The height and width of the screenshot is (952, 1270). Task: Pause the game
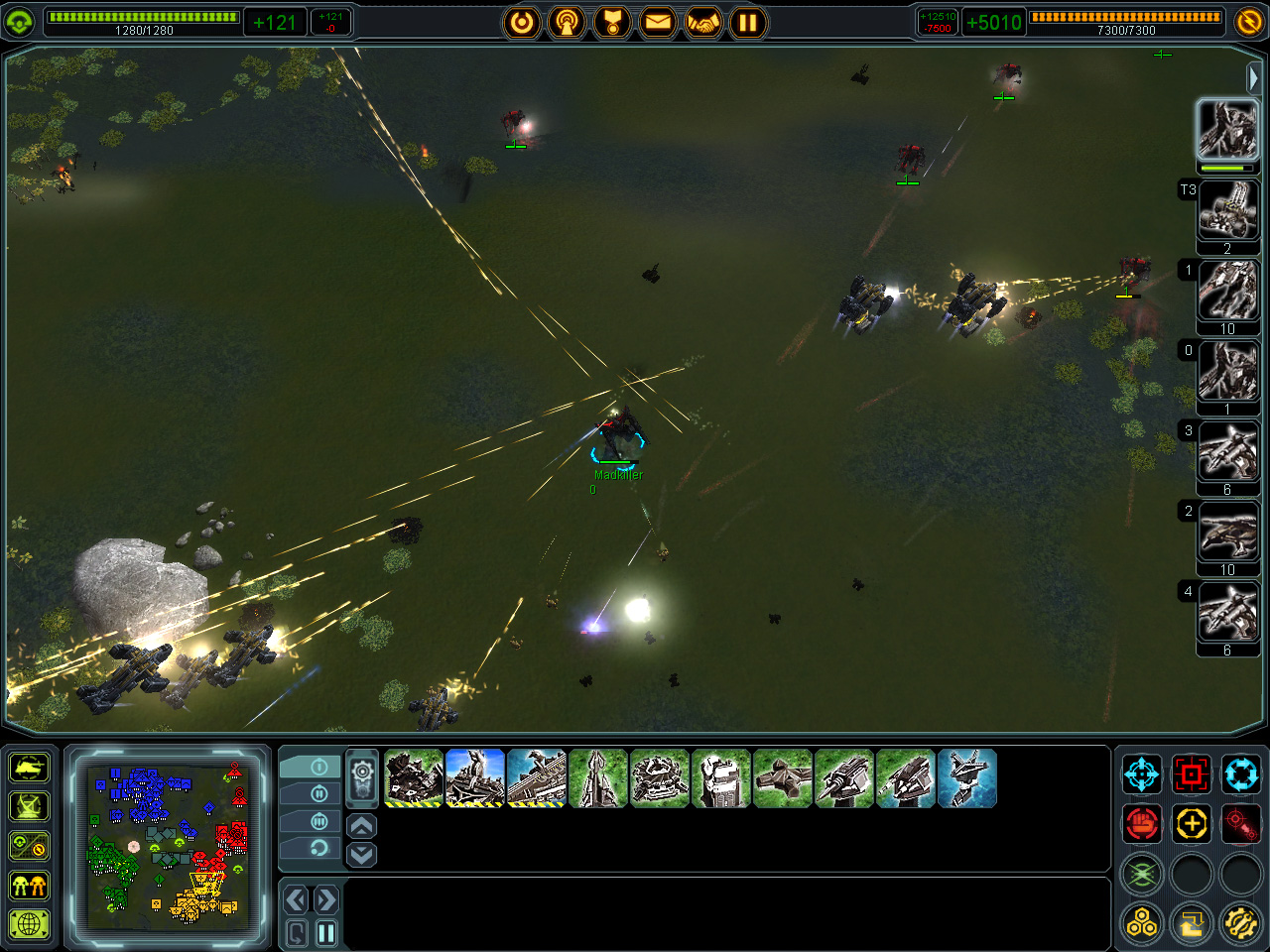(748, 22)
